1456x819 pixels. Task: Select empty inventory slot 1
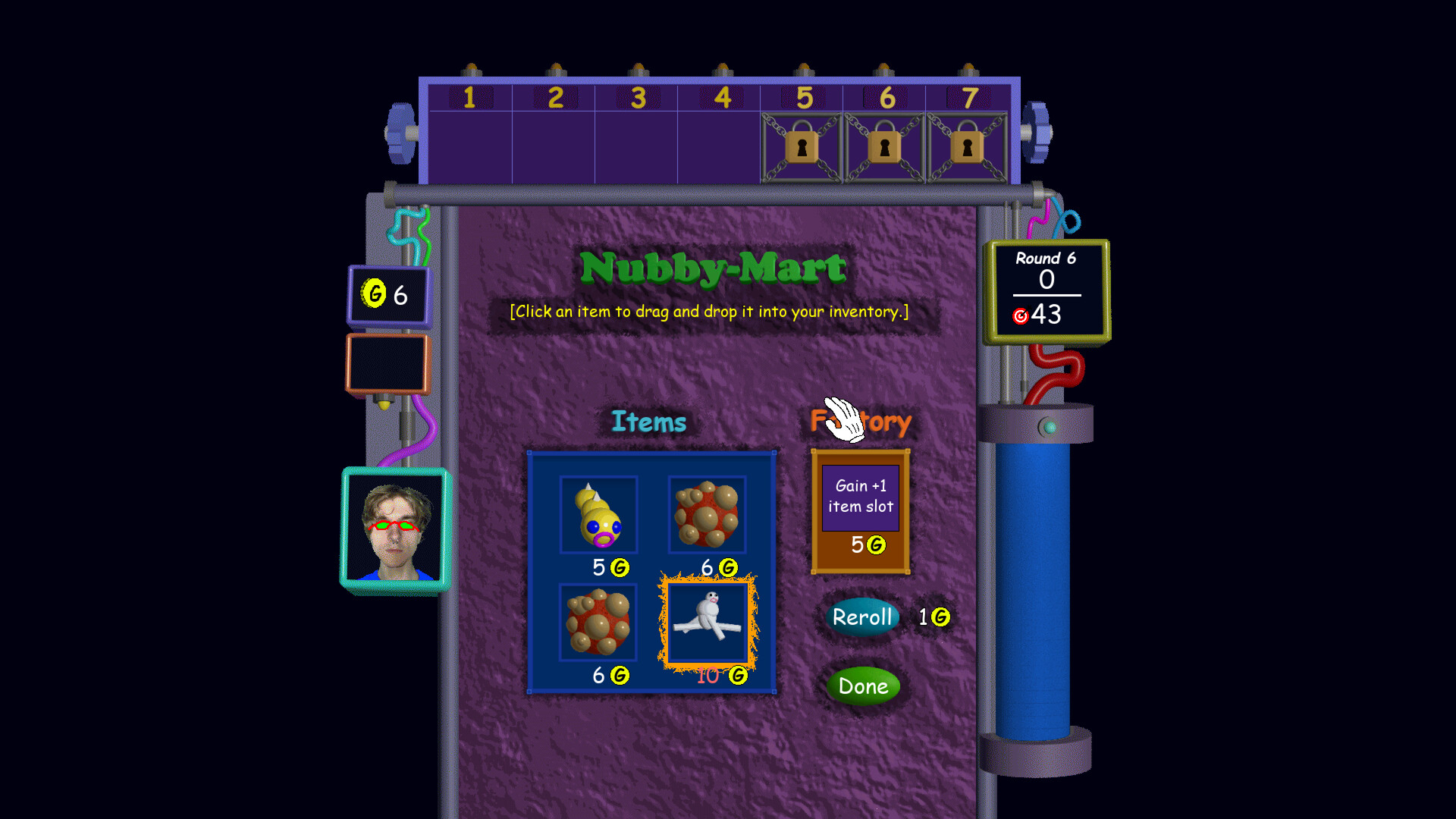coord(470,144)
